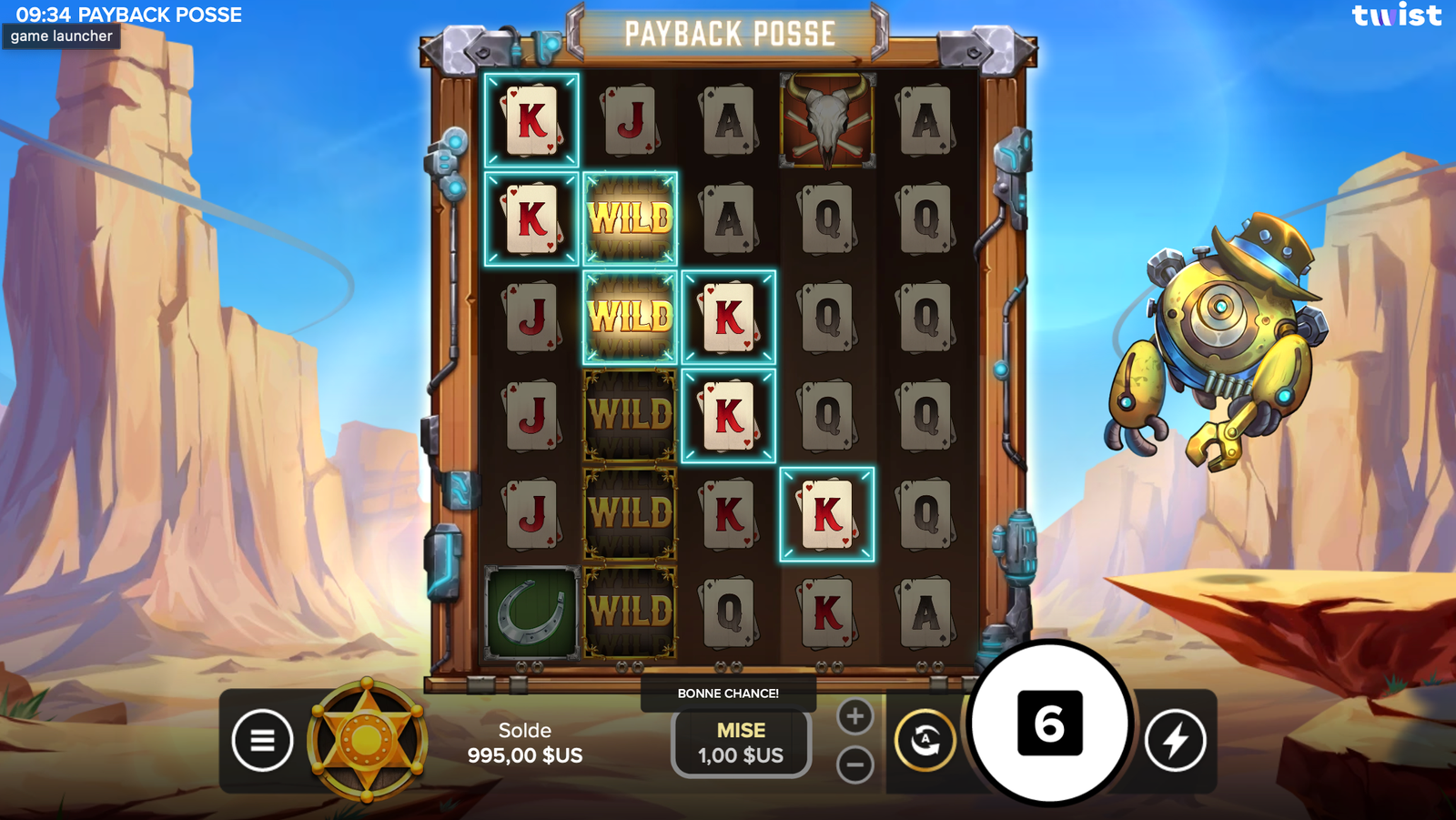Screen dimensions: 1456x820
Task: Open the hamburger menu
Action: pos(262,740)
